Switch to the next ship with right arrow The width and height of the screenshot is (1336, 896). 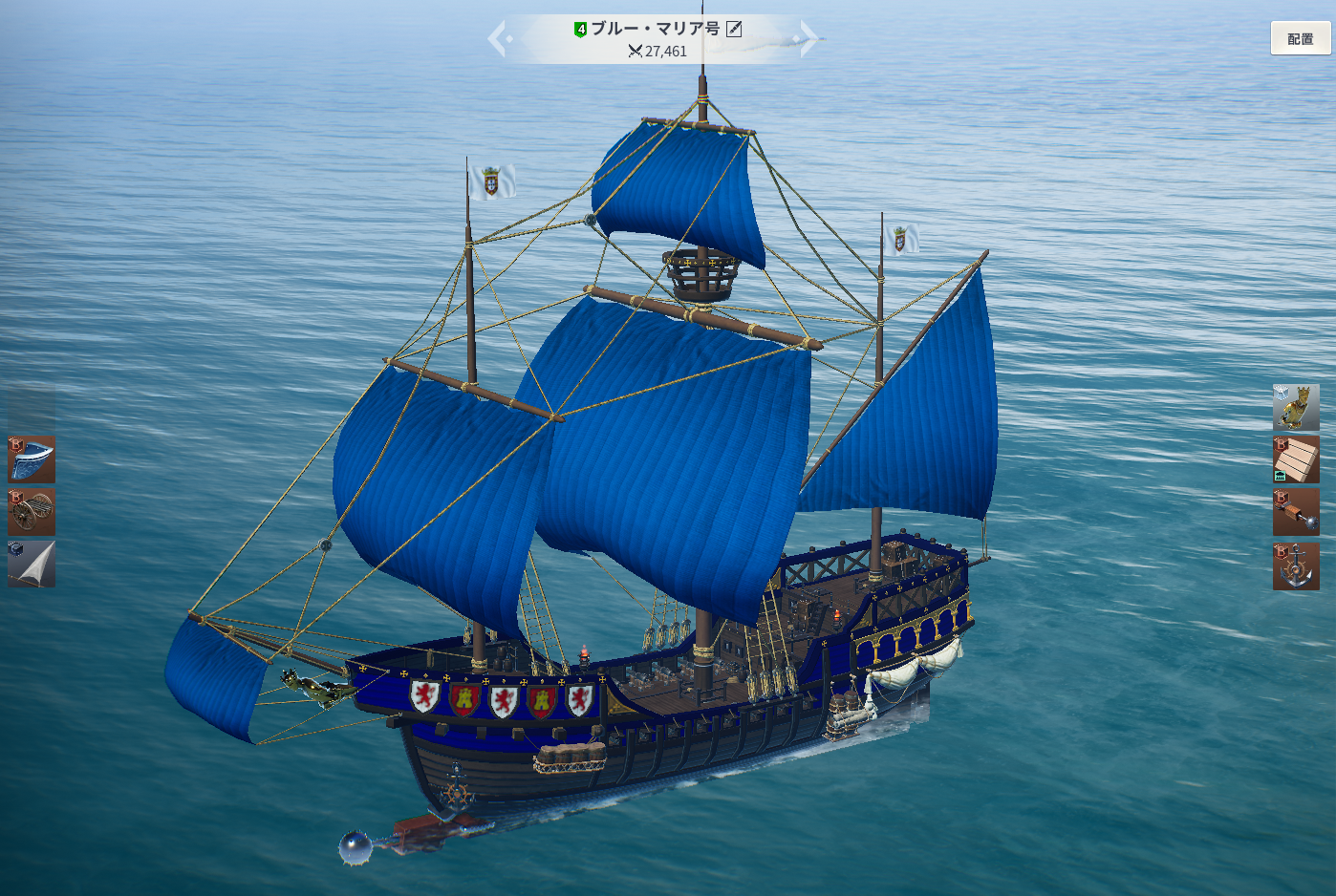pyautogui.click(x=808, y=39)
